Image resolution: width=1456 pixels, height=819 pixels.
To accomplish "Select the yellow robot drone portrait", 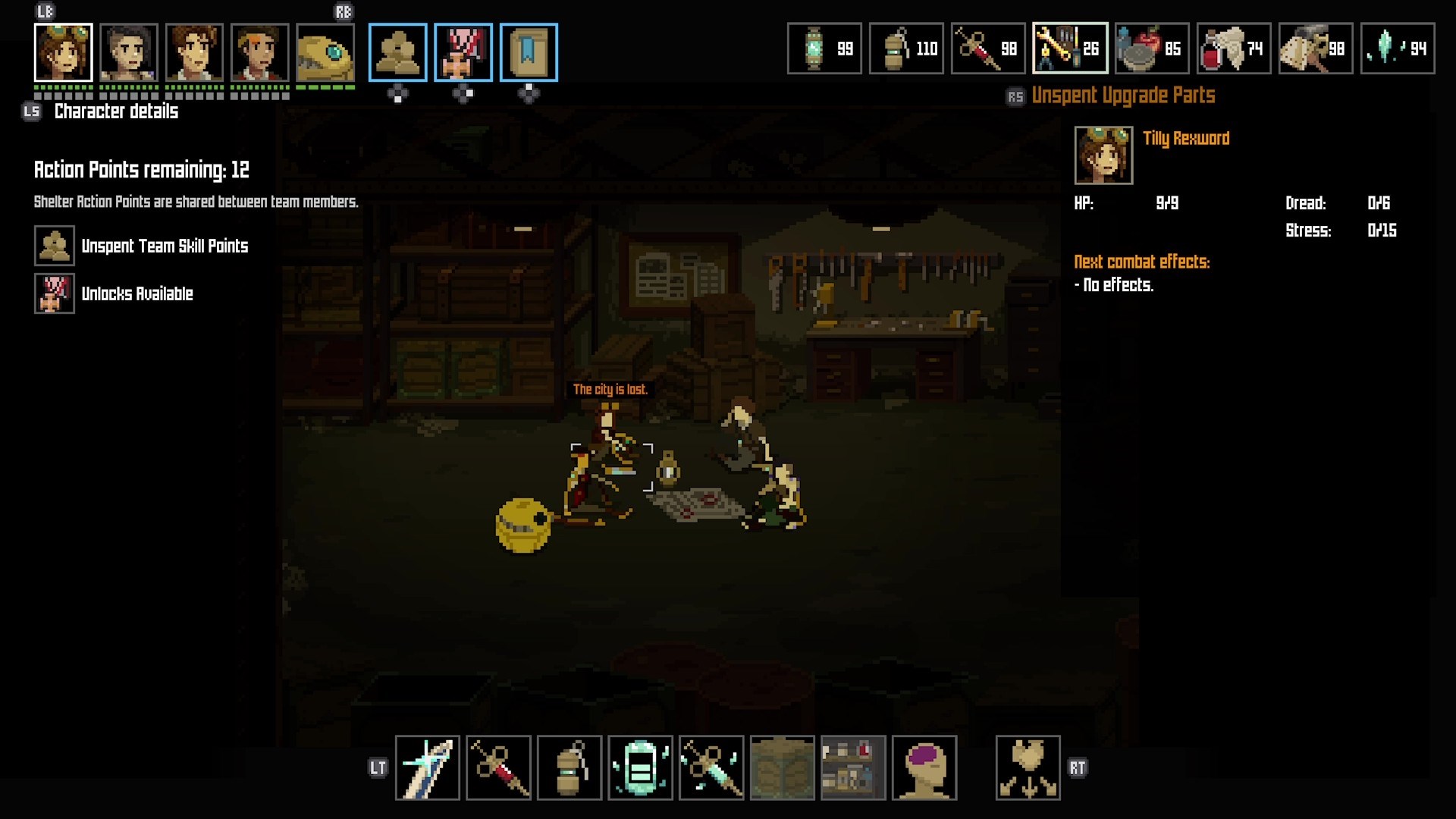I will [325, 52].
